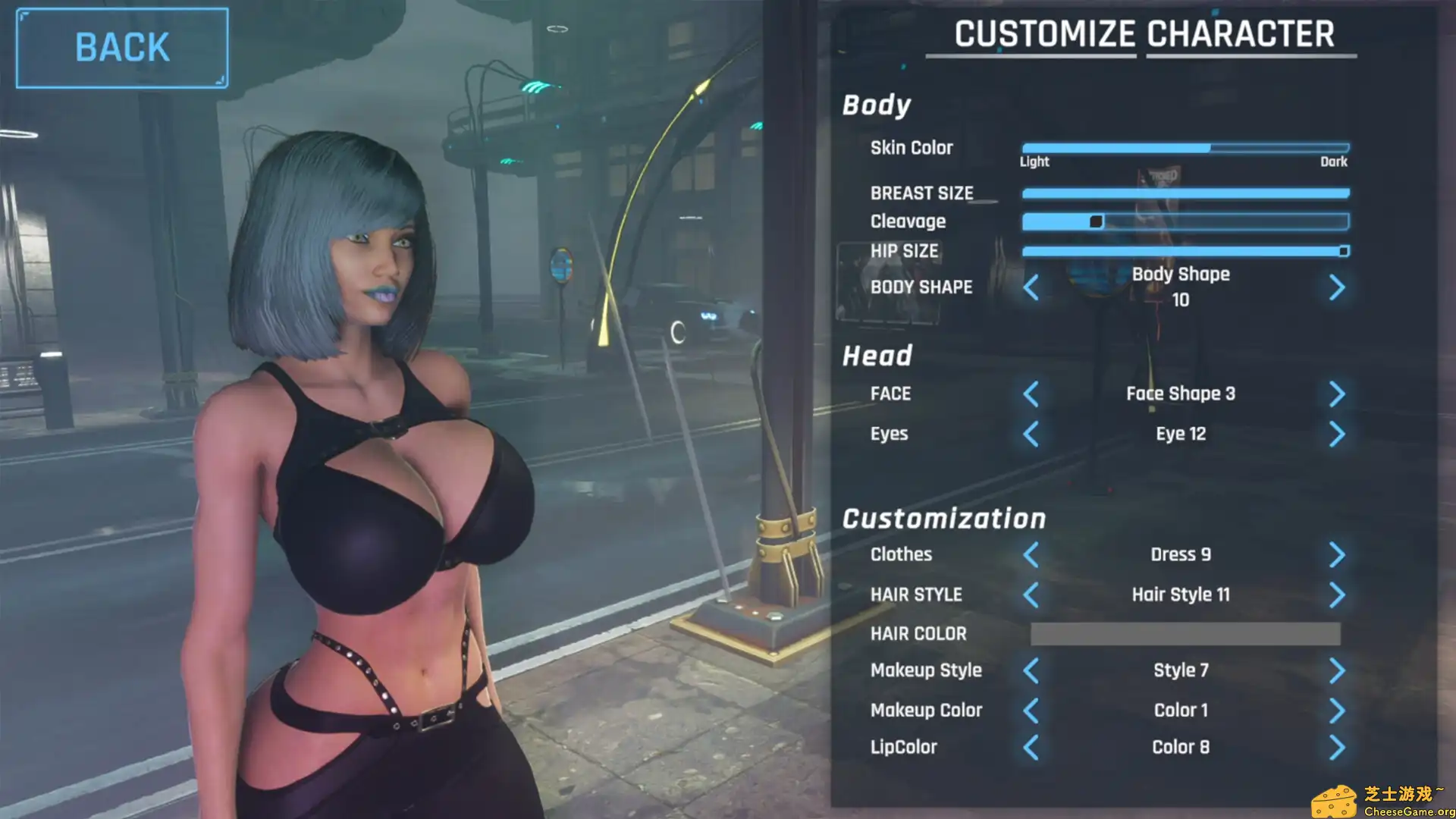Go back to previous Body Shape

point(1031,288)
